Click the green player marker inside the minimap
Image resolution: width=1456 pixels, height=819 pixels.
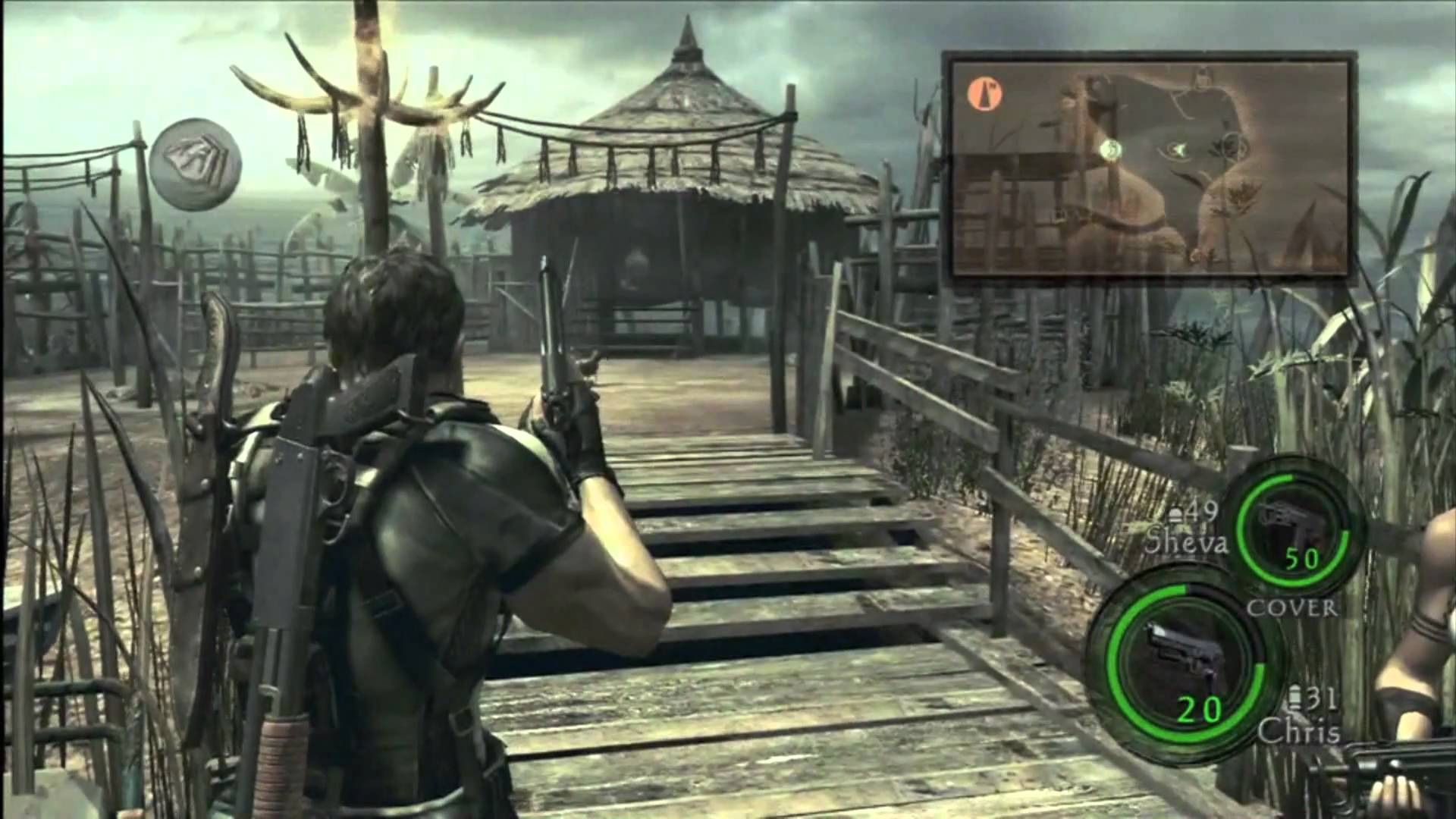tap(1110, 149)
